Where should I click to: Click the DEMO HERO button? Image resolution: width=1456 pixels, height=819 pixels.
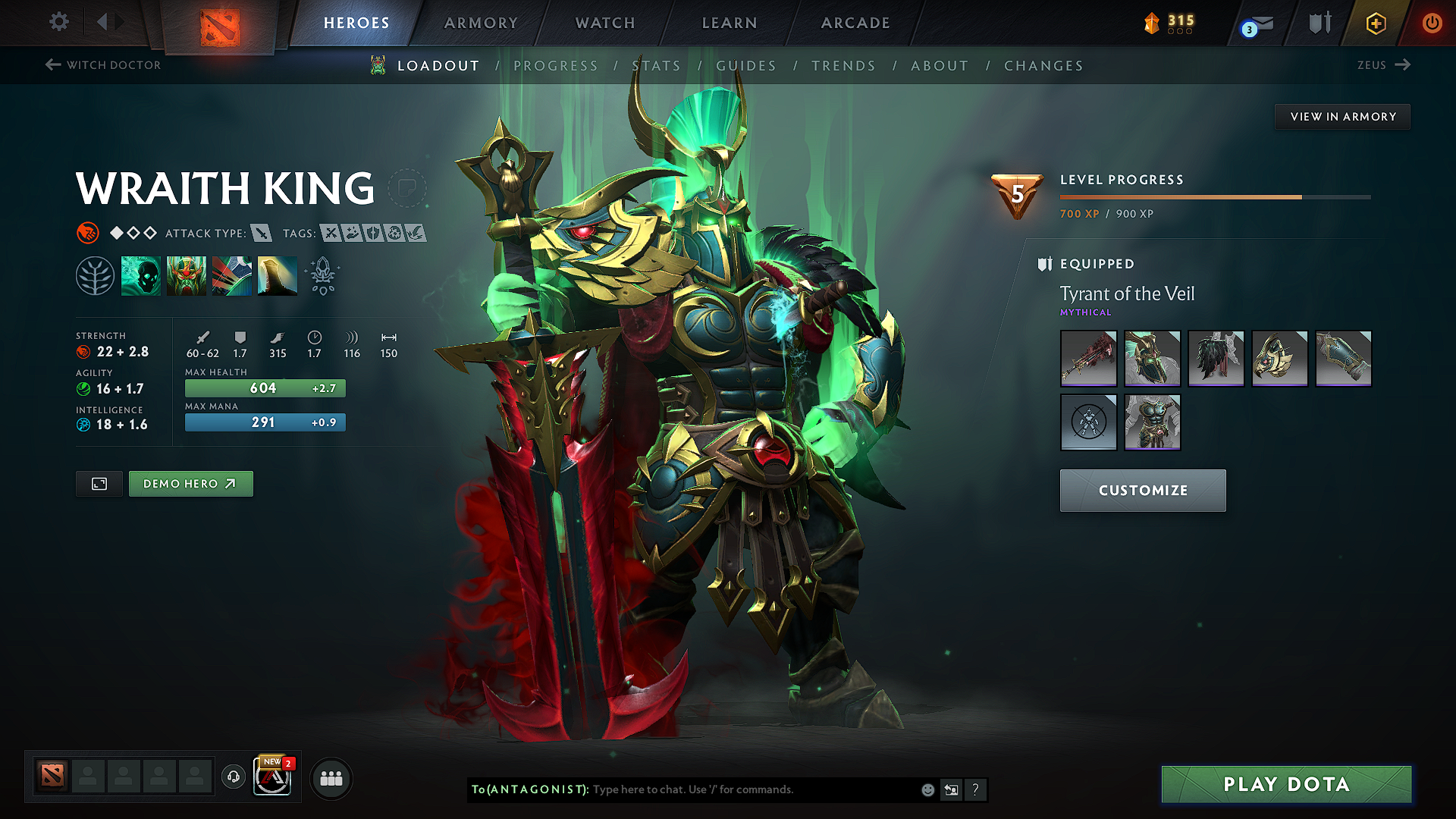190,483
